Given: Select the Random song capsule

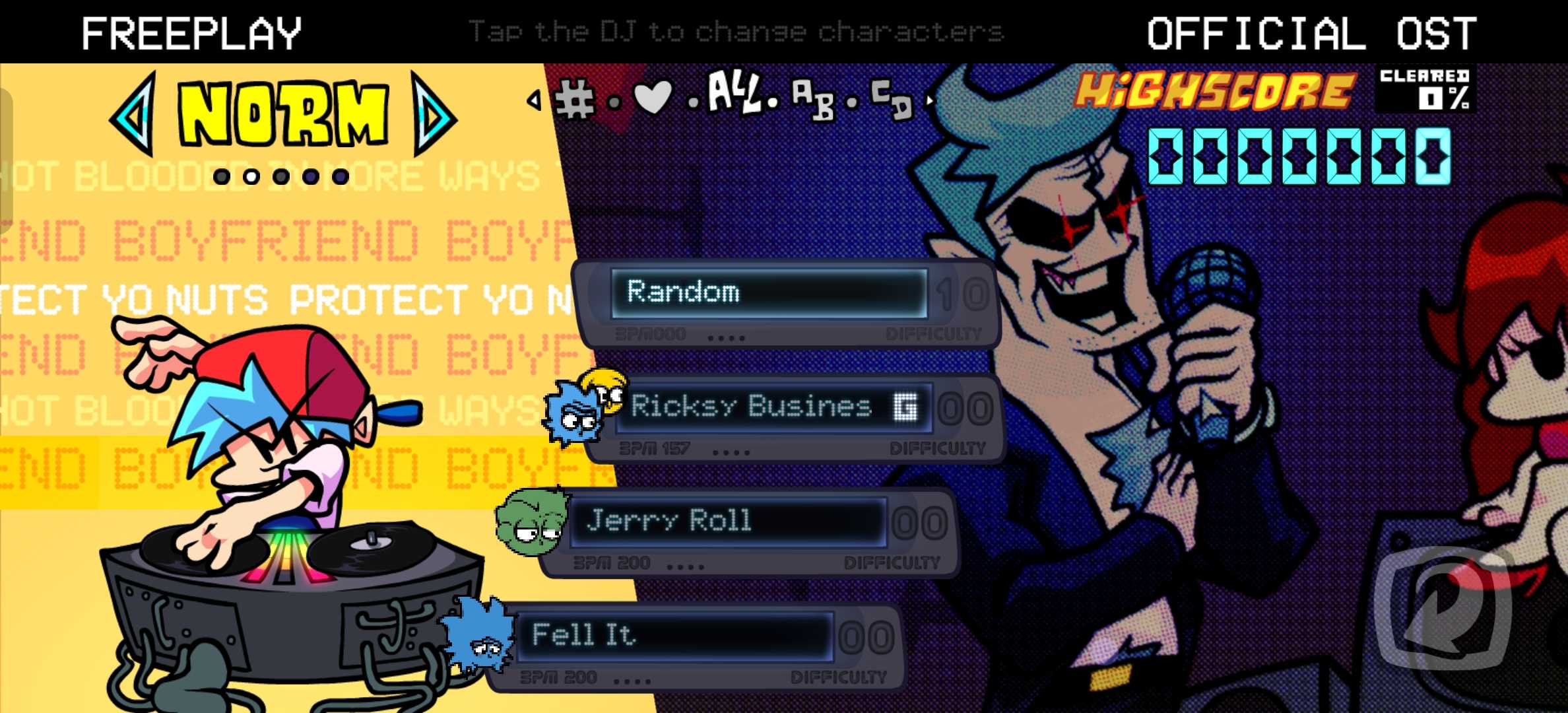Looking at the screenshot, I should coord(769,293).
